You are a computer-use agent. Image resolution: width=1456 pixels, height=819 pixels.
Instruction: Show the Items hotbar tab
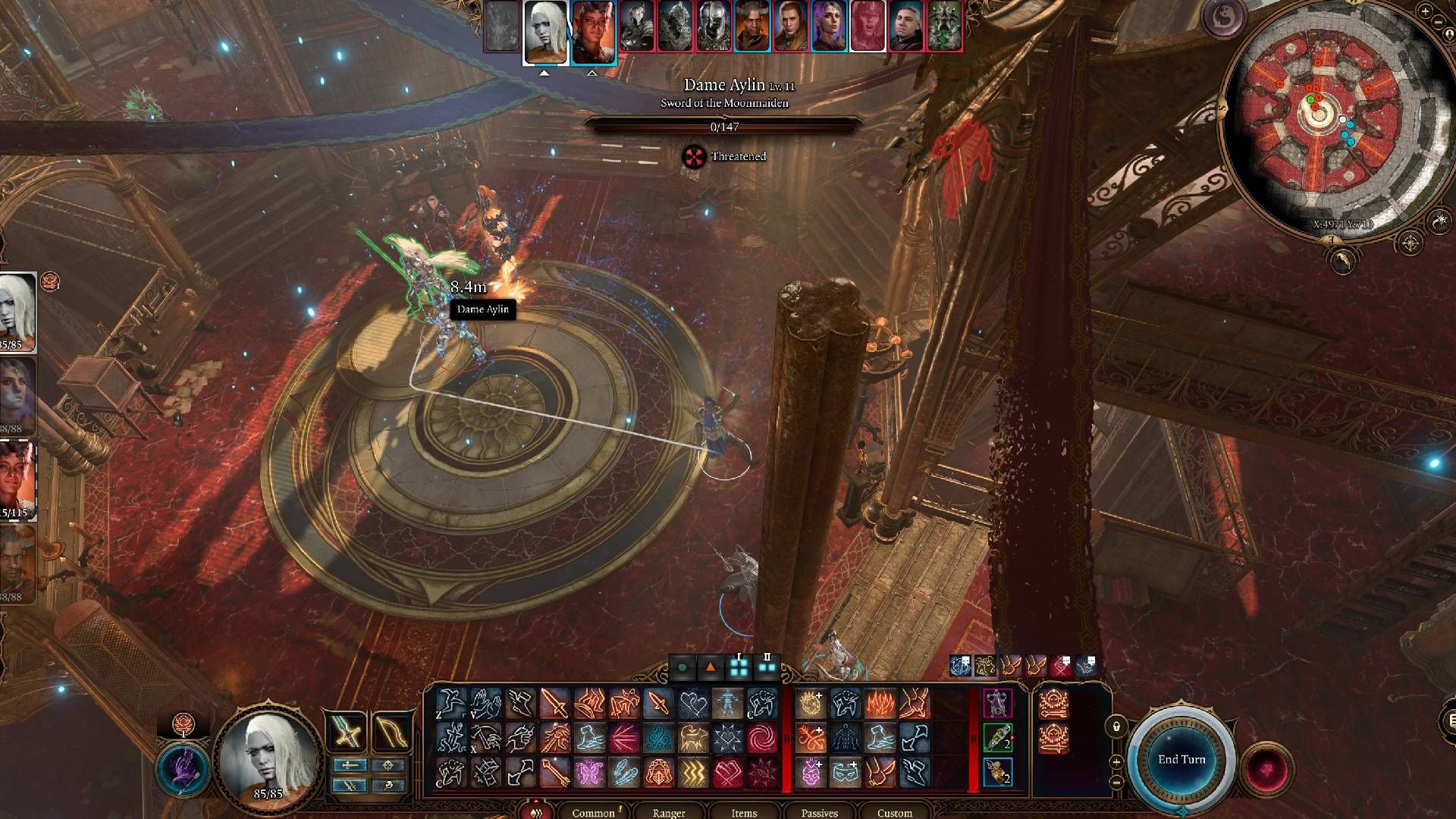744,812
